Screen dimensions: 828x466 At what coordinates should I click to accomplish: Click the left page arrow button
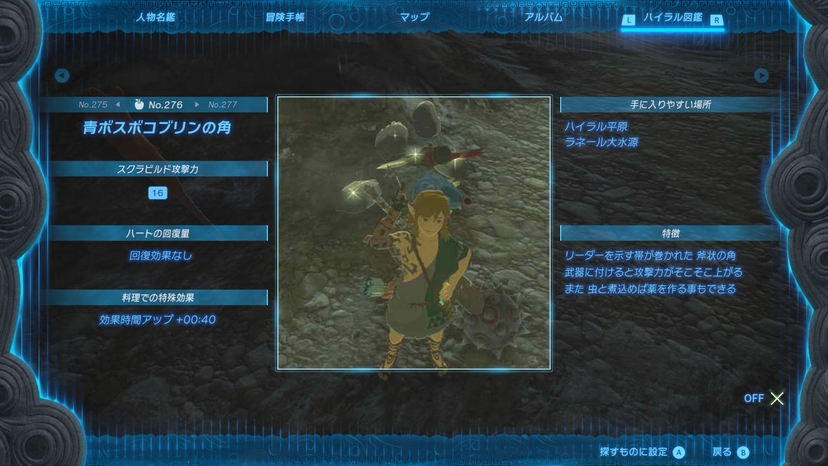(62, 75)
